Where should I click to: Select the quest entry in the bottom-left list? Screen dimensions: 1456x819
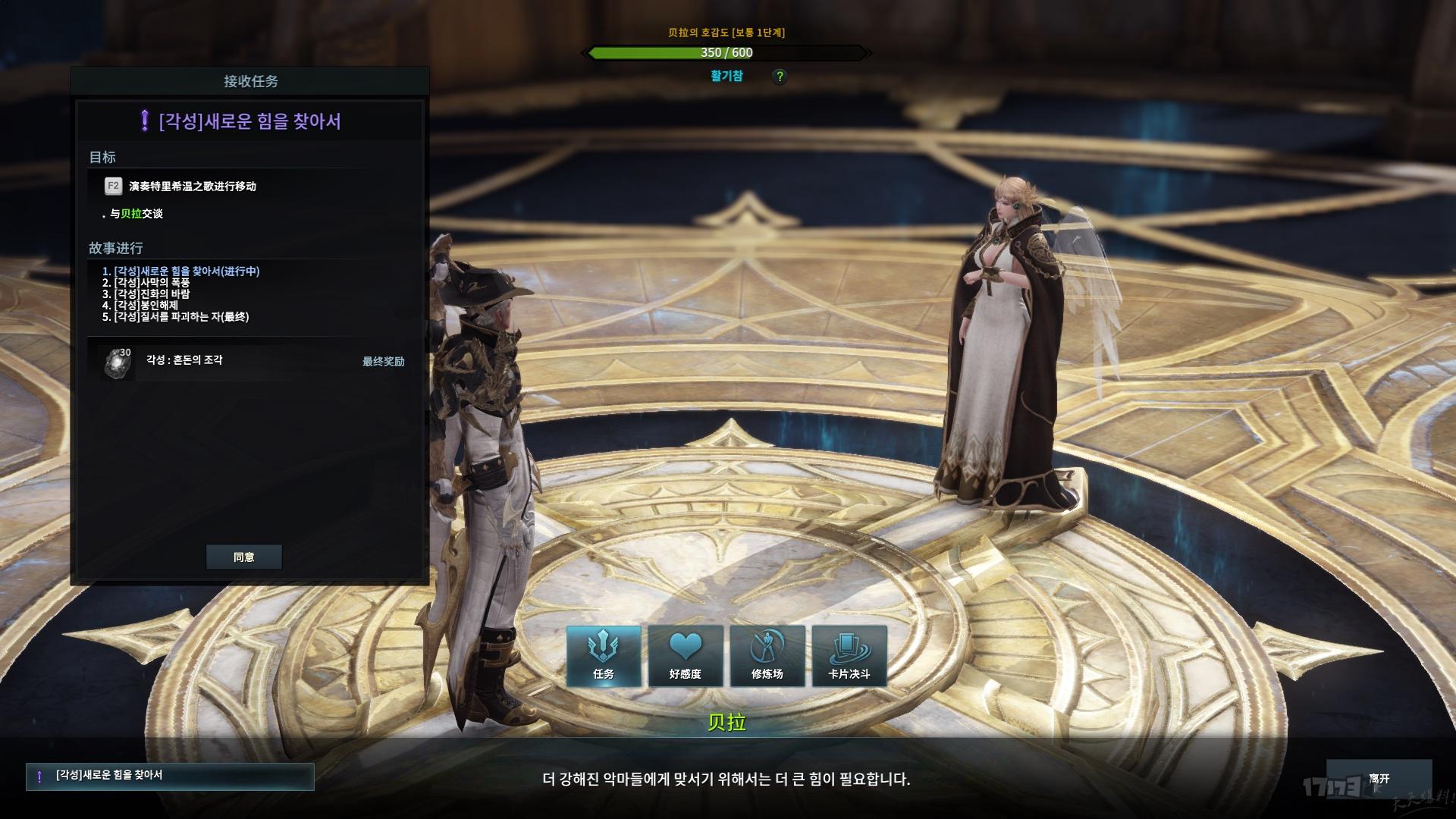pos(170,777)
